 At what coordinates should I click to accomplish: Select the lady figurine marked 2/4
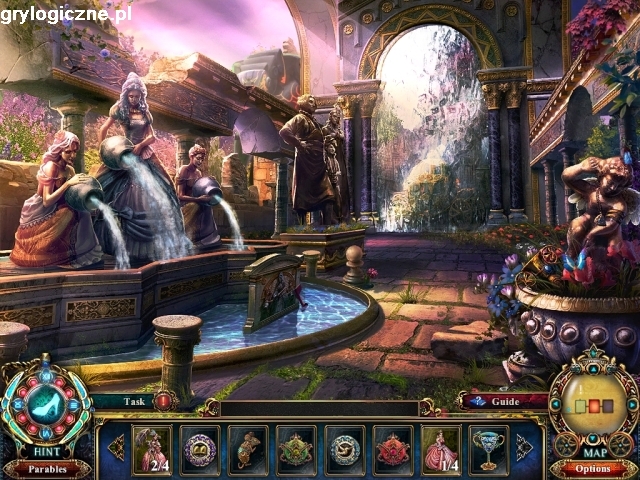tap(152, 449)
